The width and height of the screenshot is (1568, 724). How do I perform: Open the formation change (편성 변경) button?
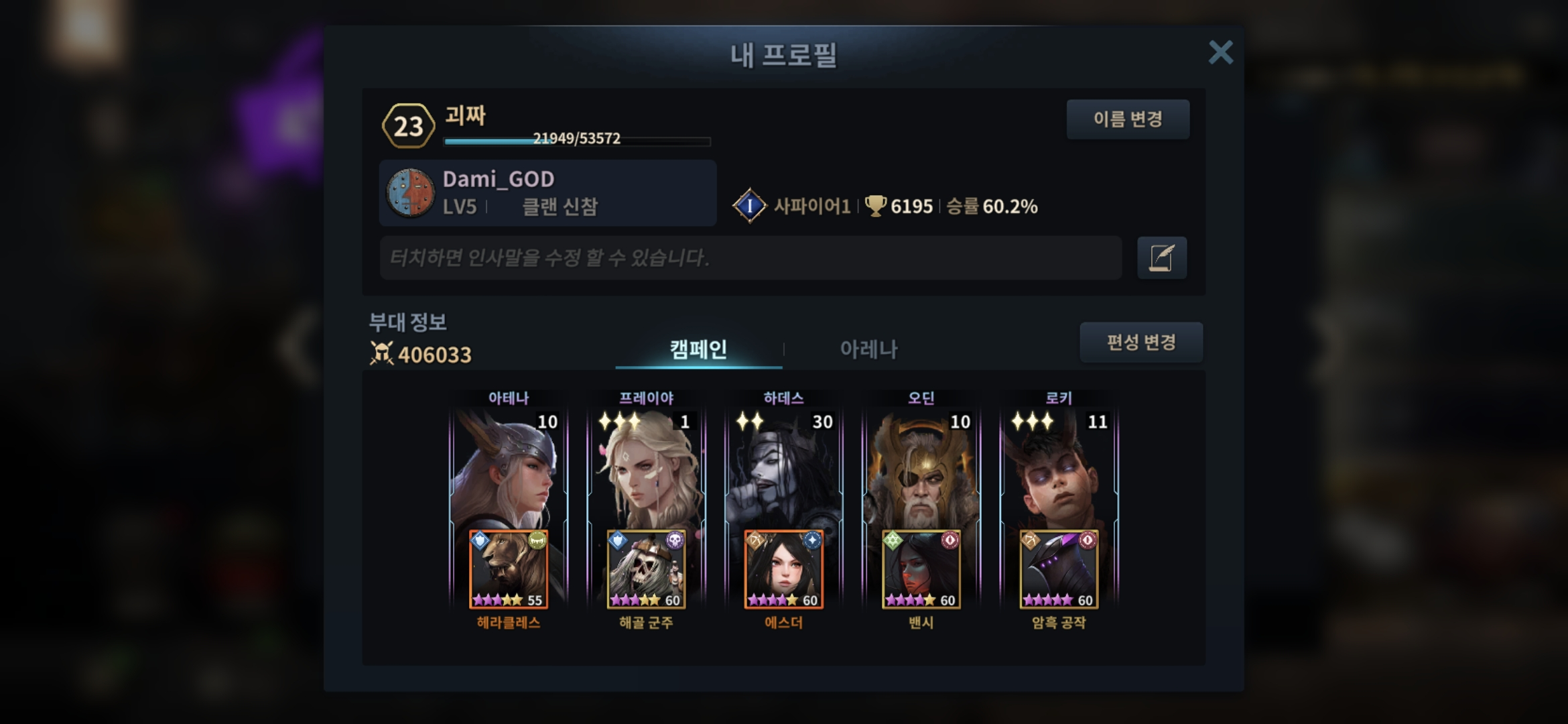point(1140,343)
